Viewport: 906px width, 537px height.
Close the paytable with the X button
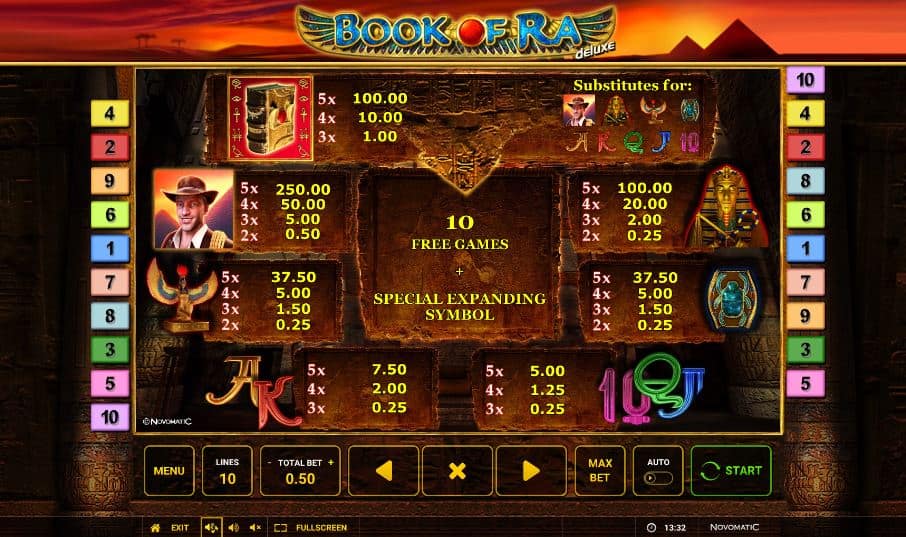point(457,470)
